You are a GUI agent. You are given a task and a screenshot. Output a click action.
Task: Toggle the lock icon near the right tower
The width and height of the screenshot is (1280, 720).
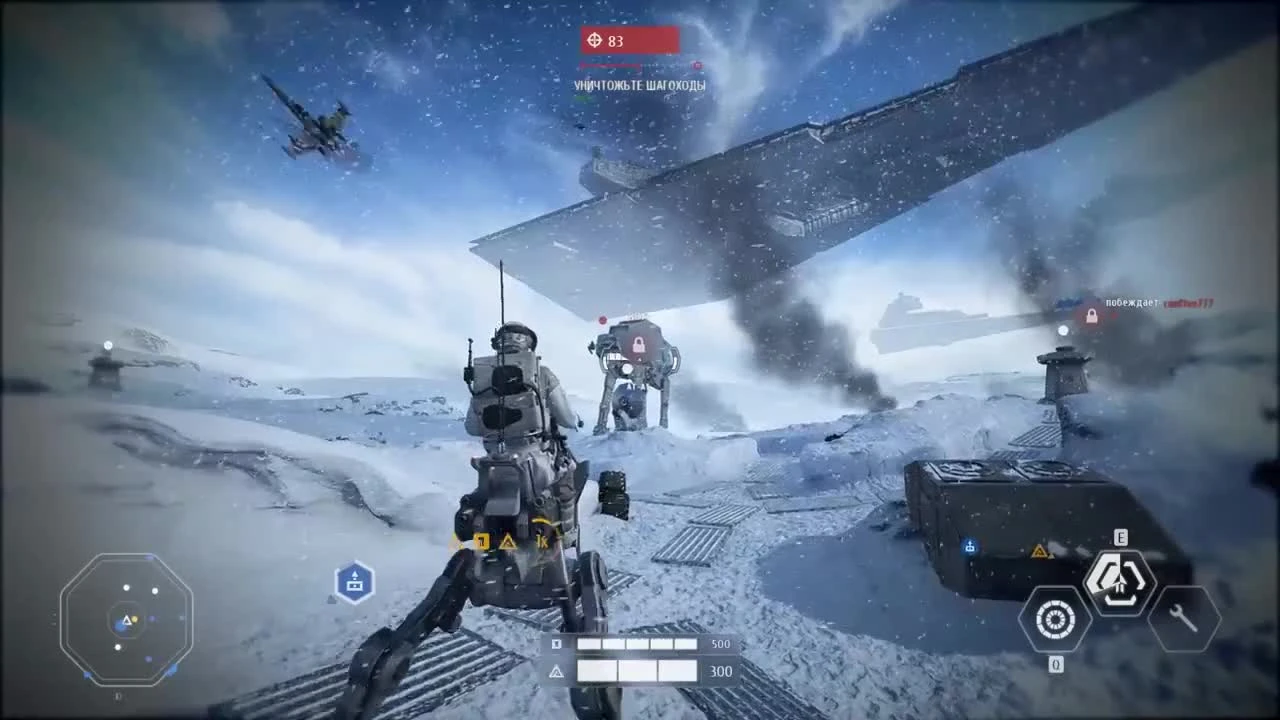click(x=1091, y=315)
